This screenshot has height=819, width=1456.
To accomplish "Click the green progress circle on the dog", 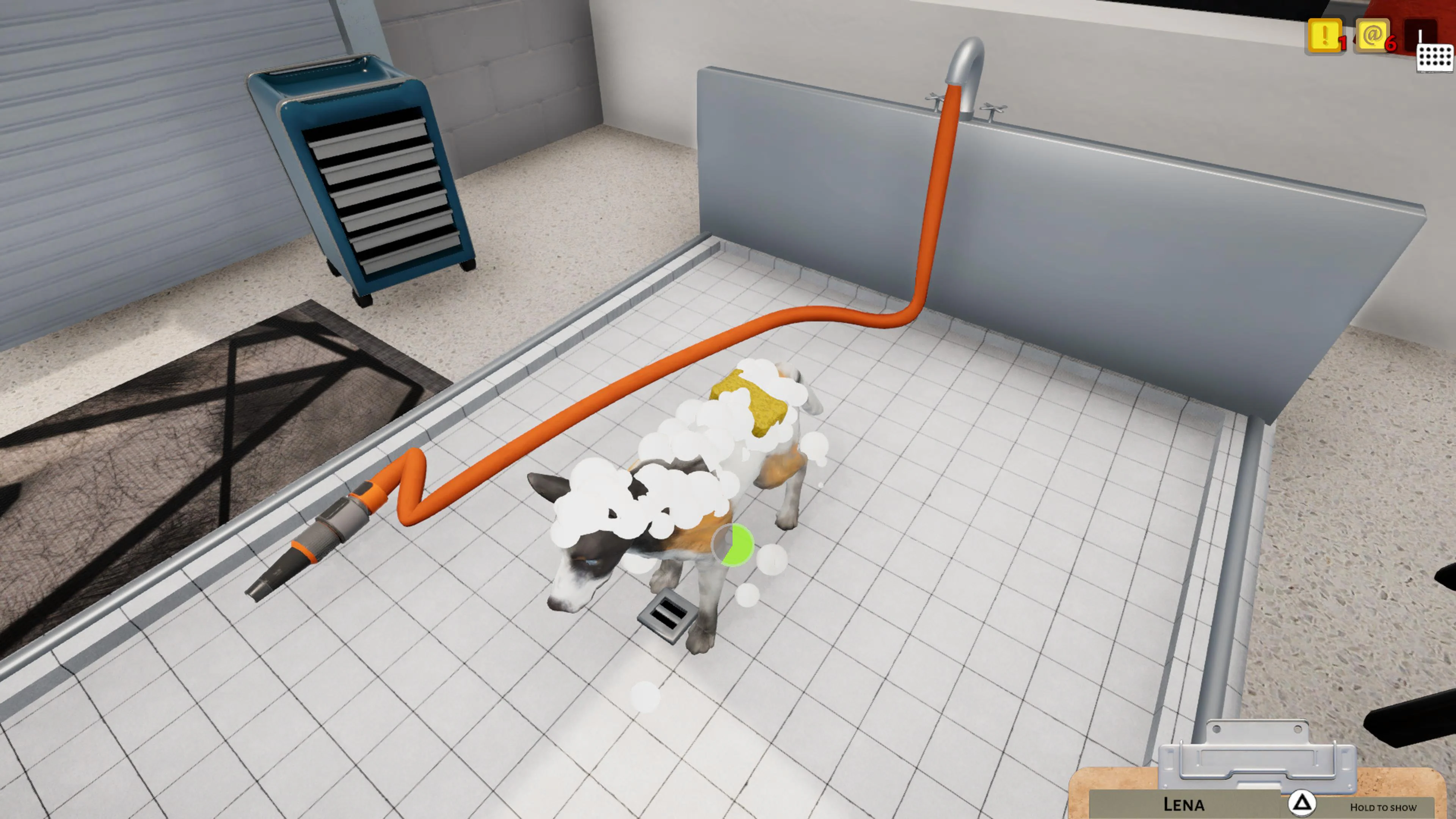I will pyautogui.click(x=733, y=544).
